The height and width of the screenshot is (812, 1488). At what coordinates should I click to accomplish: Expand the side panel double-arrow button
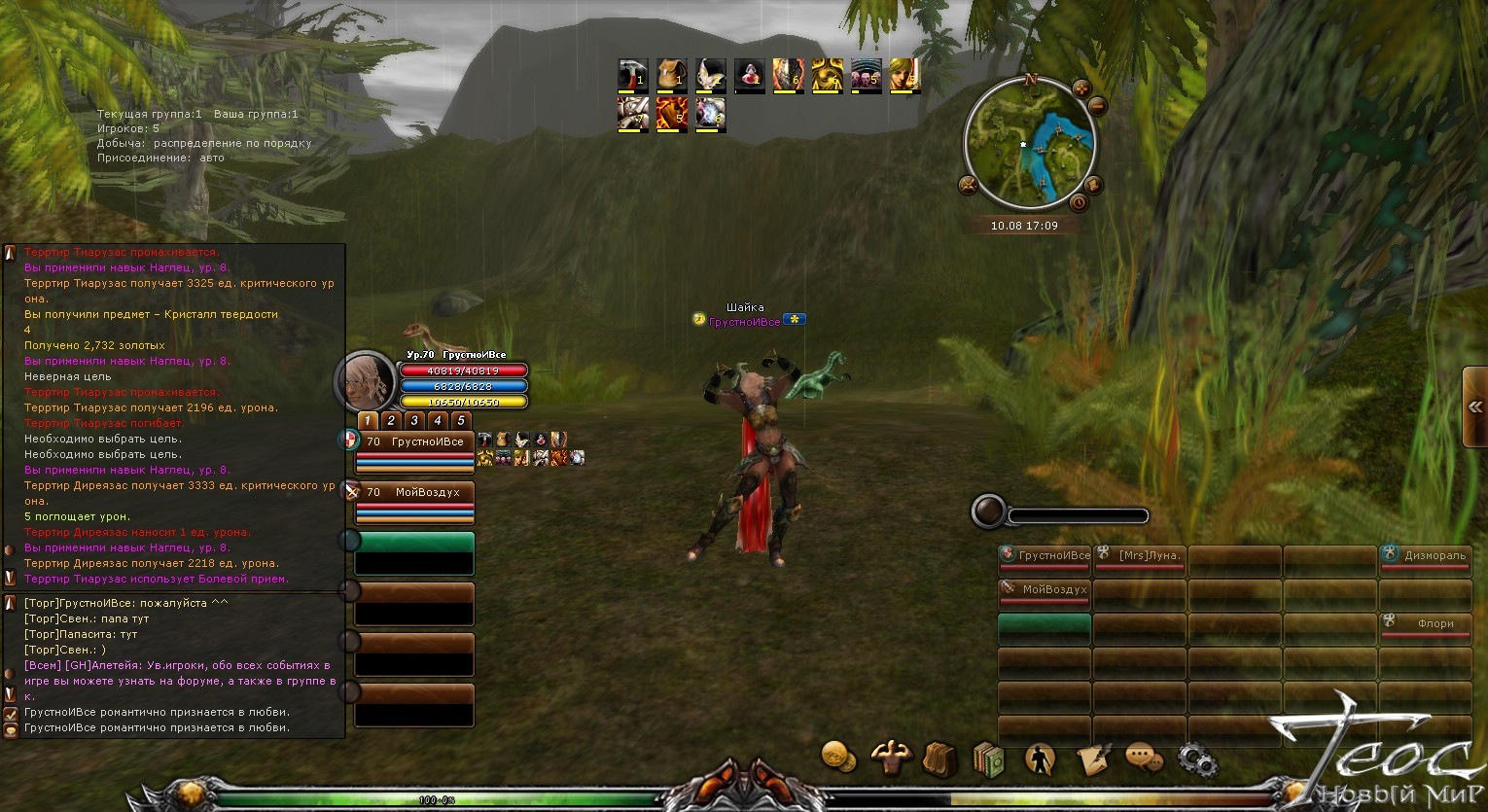click(x=1475, y=407)
